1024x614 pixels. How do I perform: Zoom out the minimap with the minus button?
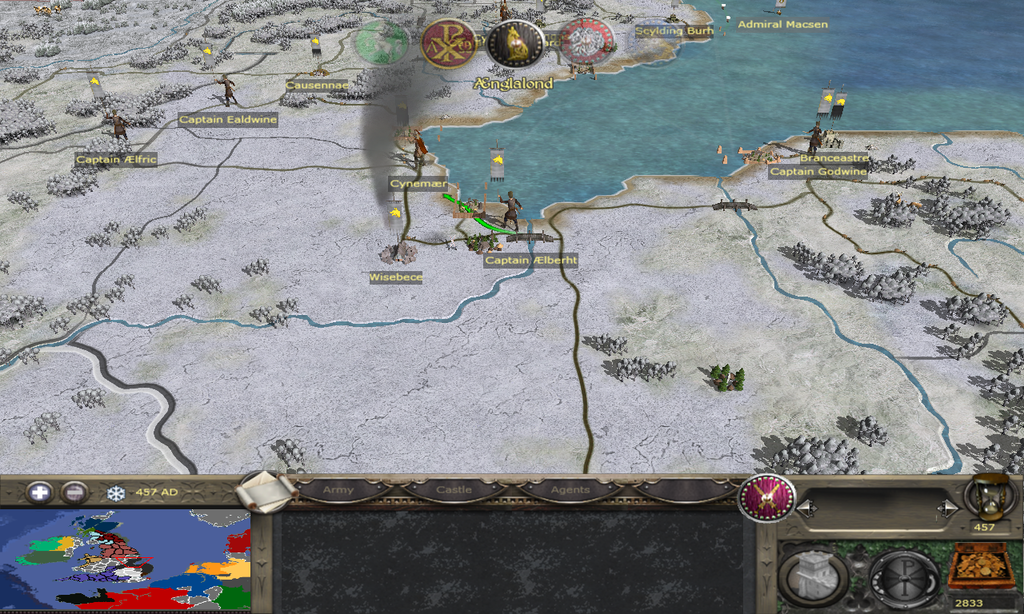coord(74,492)
